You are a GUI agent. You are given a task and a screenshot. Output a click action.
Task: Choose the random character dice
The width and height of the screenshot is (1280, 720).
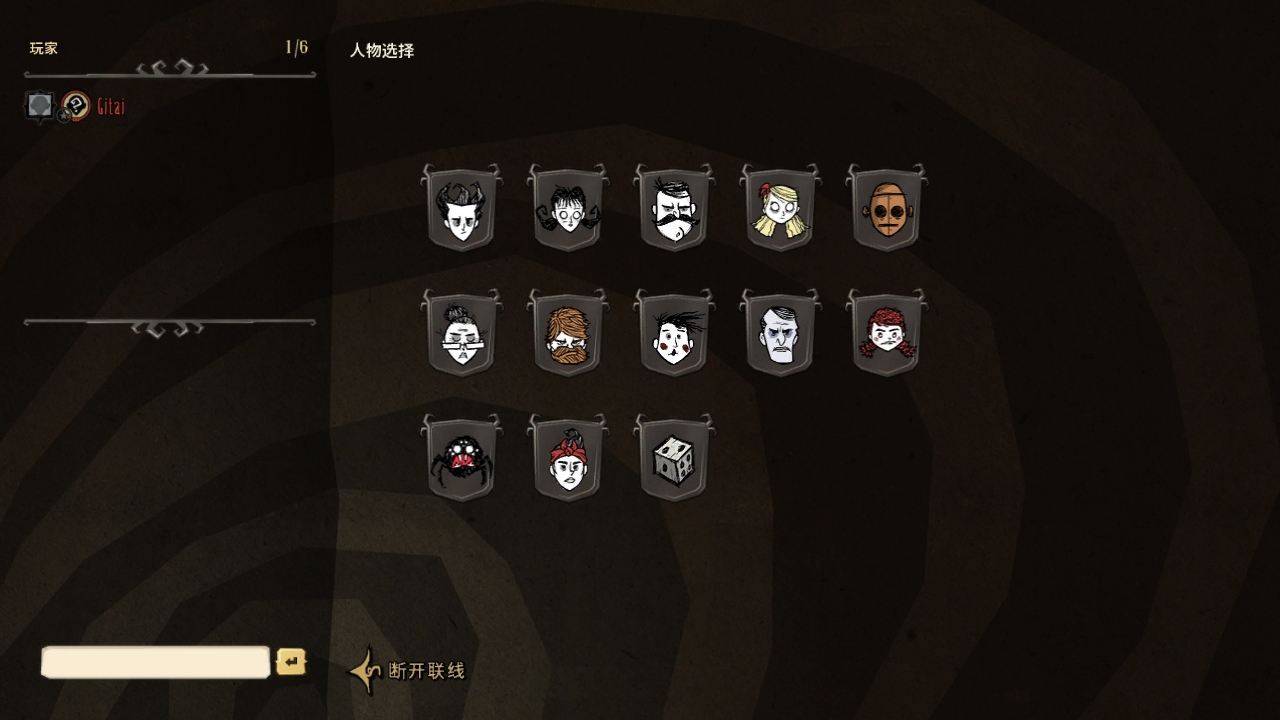click(674, 459)
